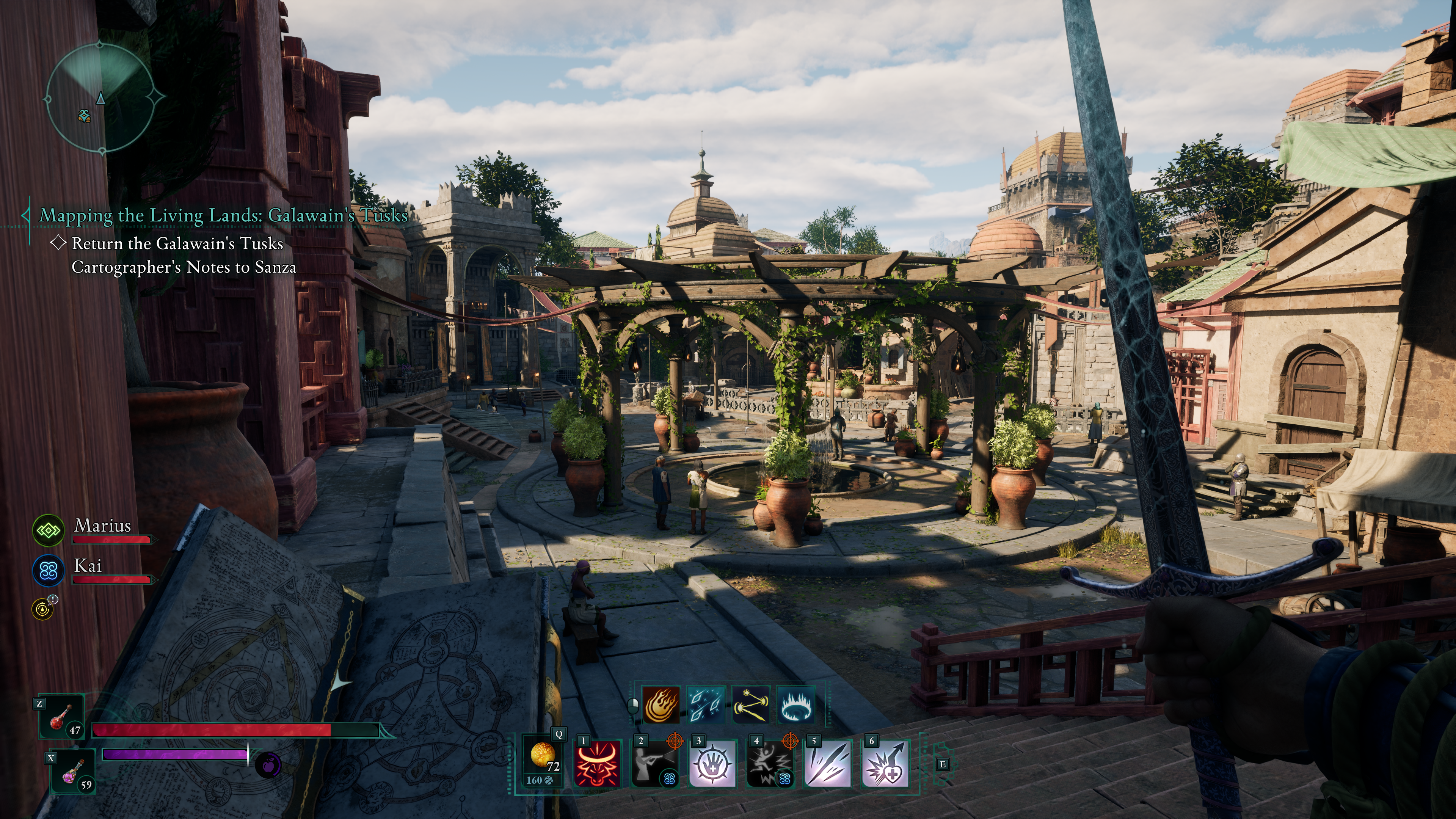Viewport: 1456px width, 819px height.
Task: Cast the ice shards grimoire spell
Action: pyautogui.click(x=706, y=705)
